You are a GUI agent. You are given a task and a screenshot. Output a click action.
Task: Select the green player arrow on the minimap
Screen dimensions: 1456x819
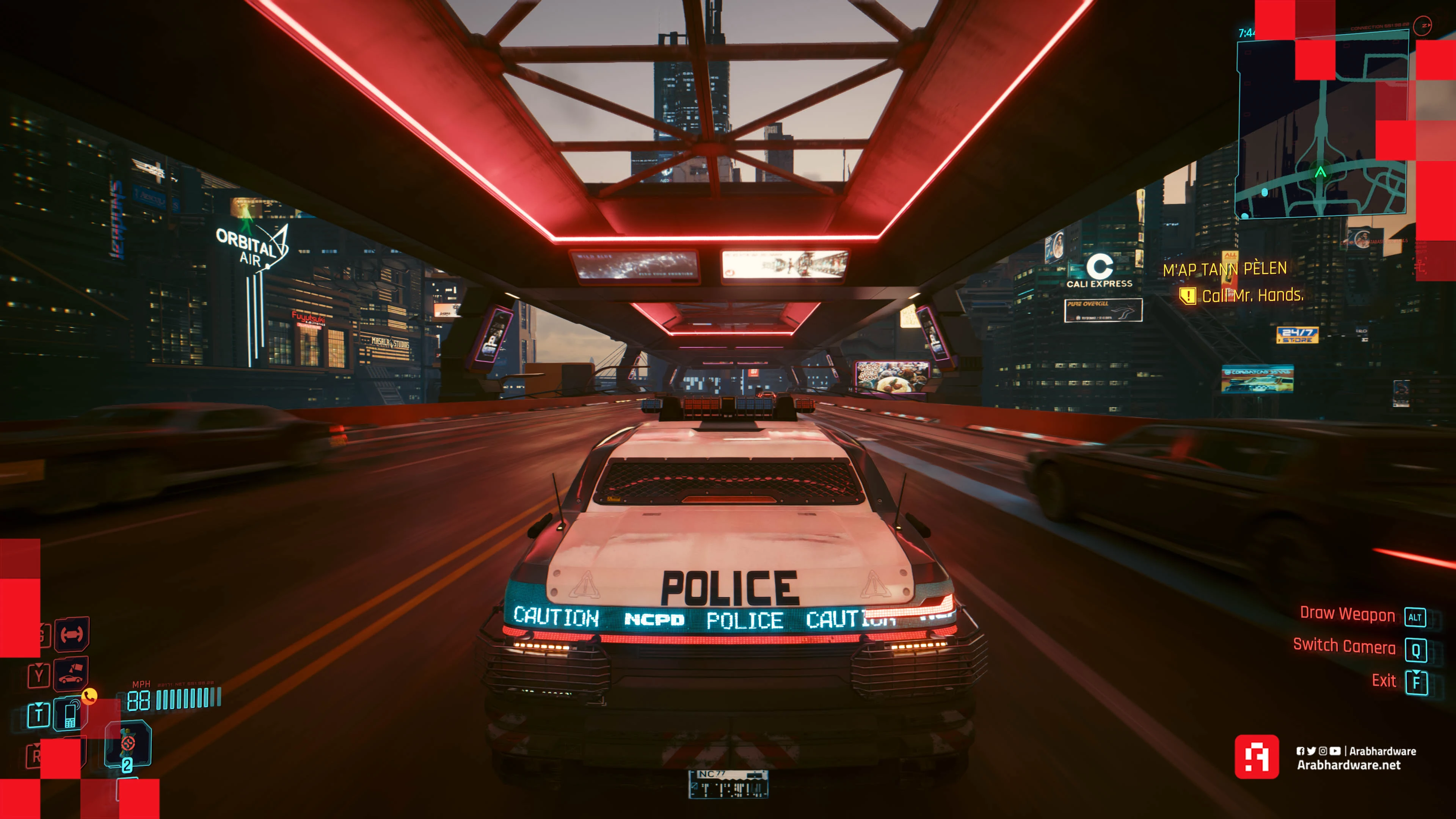(x=1320, y=172)
